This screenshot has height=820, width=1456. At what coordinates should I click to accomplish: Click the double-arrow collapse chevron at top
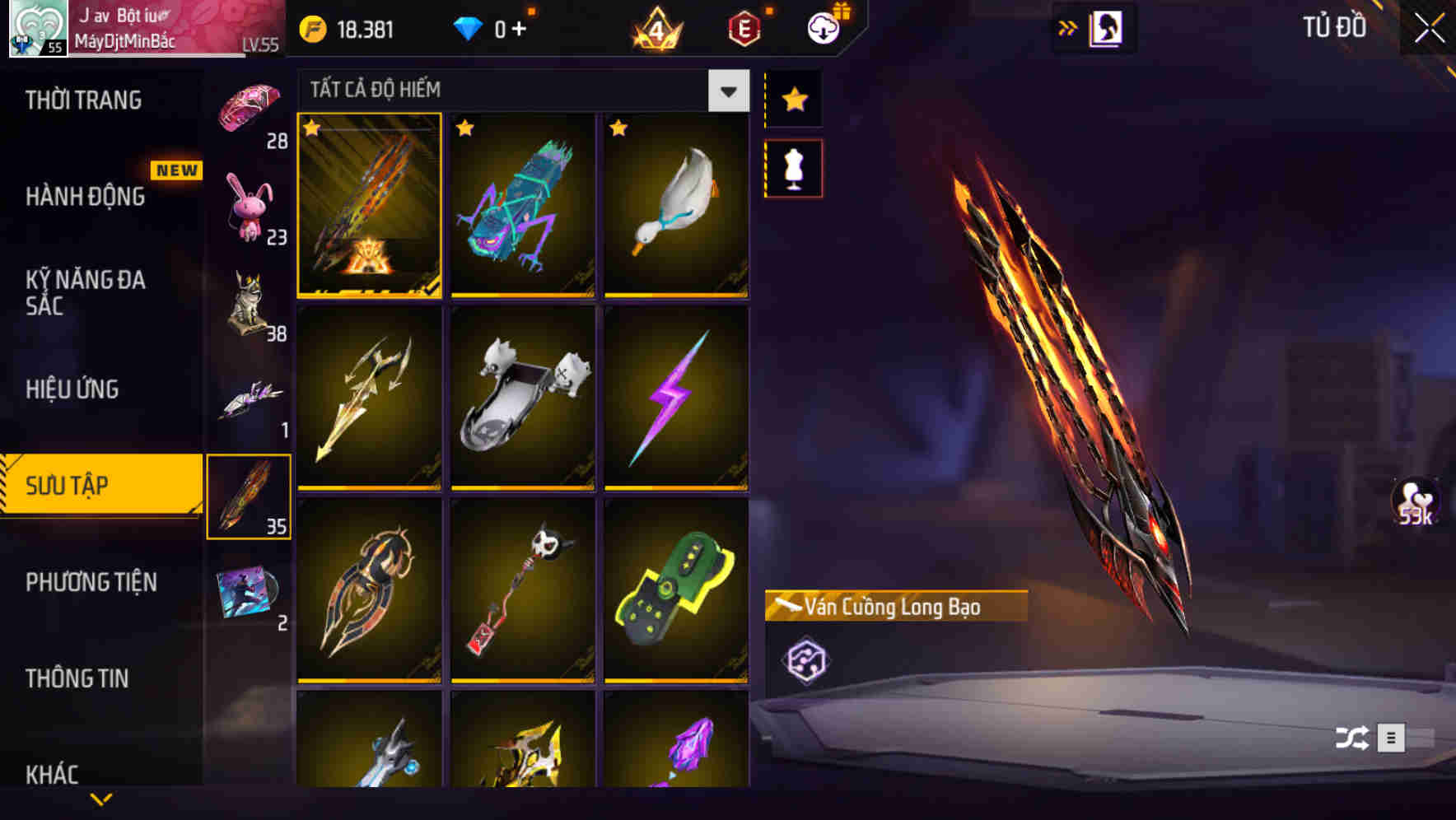1068,27
